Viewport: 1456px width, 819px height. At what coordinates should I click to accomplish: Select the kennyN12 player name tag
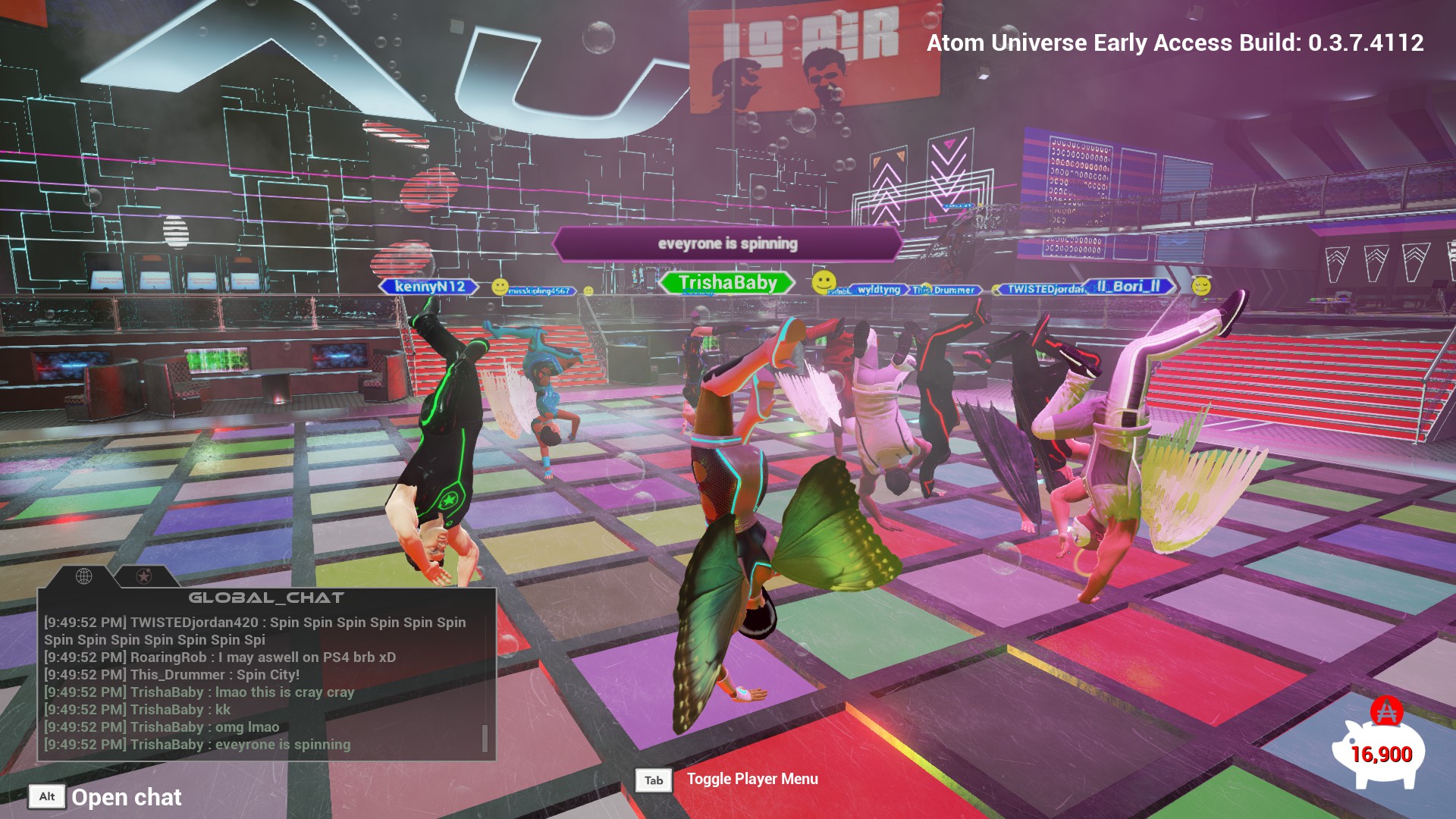click(429, 287)
